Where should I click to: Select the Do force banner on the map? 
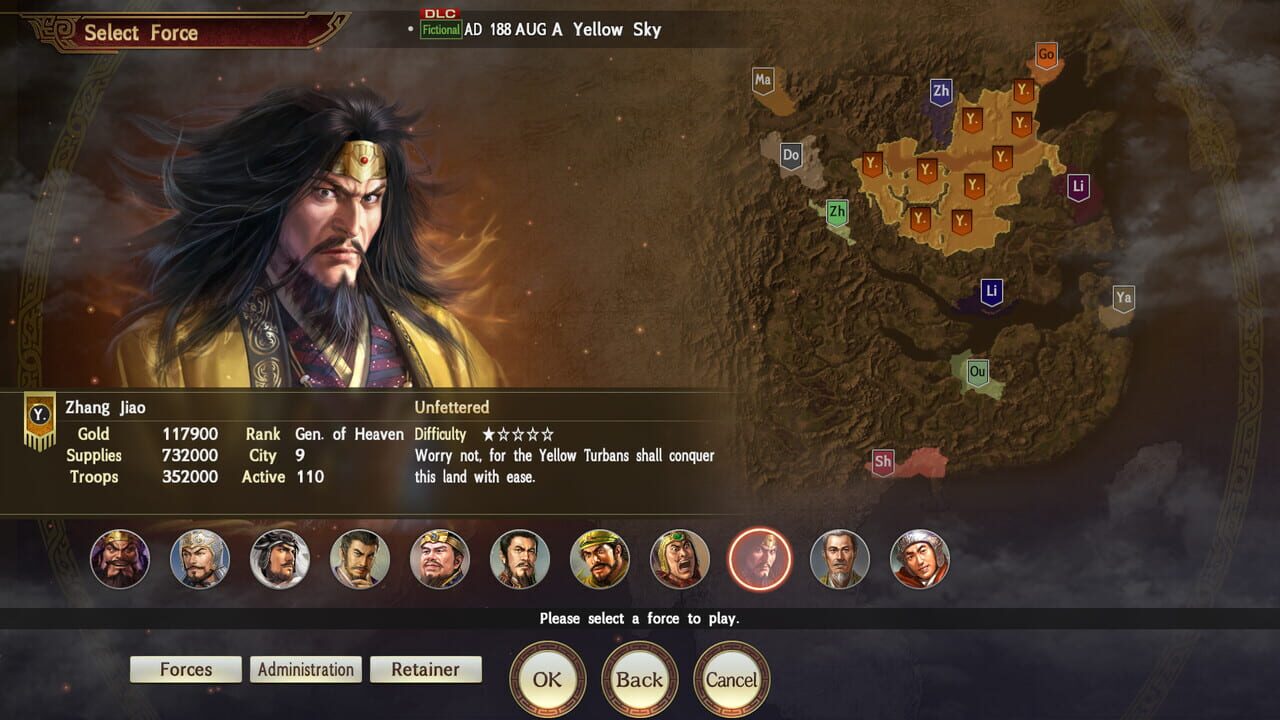point(790,155)
